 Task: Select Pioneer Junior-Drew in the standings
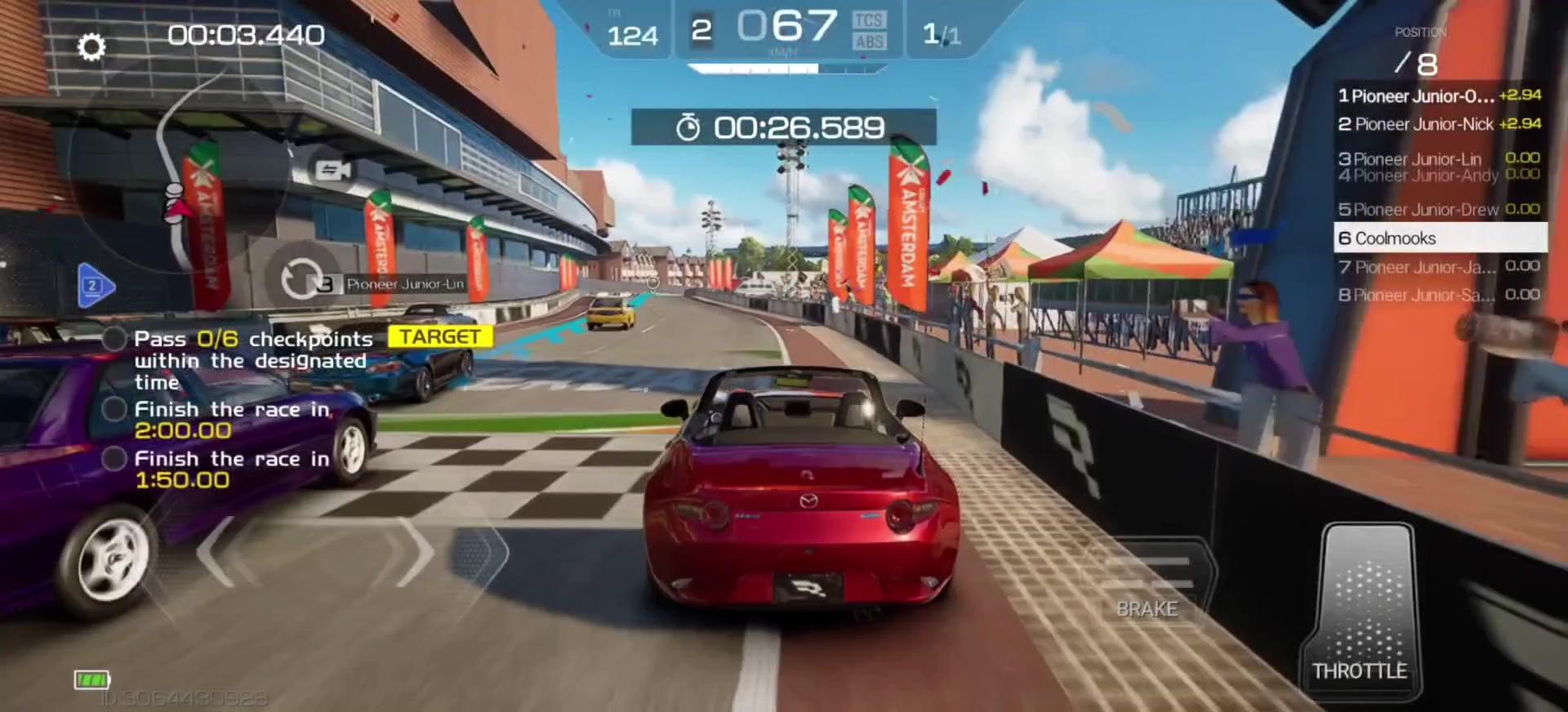[x=1439, y=210]
